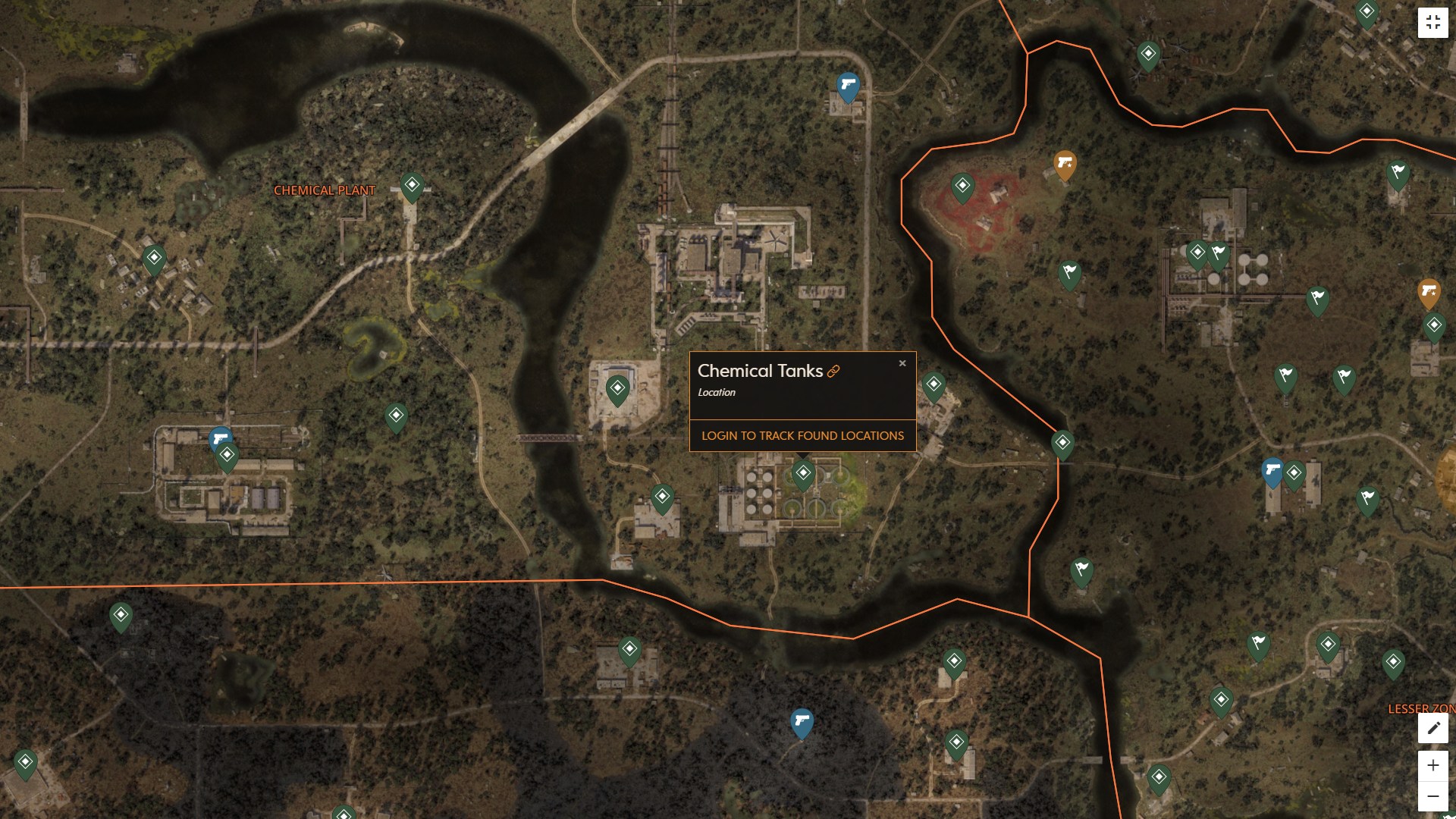Close the Chemical Tanks popup
1456x819 pixels.
[902, 363]
